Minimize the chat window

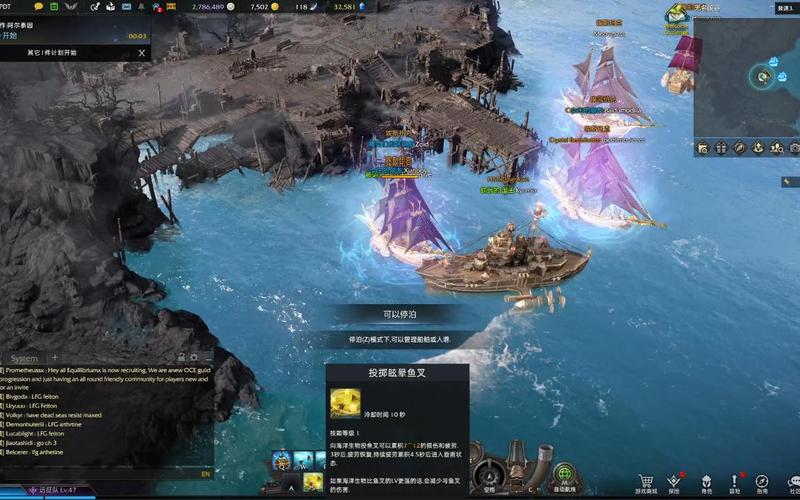click(x=208, y=358)
